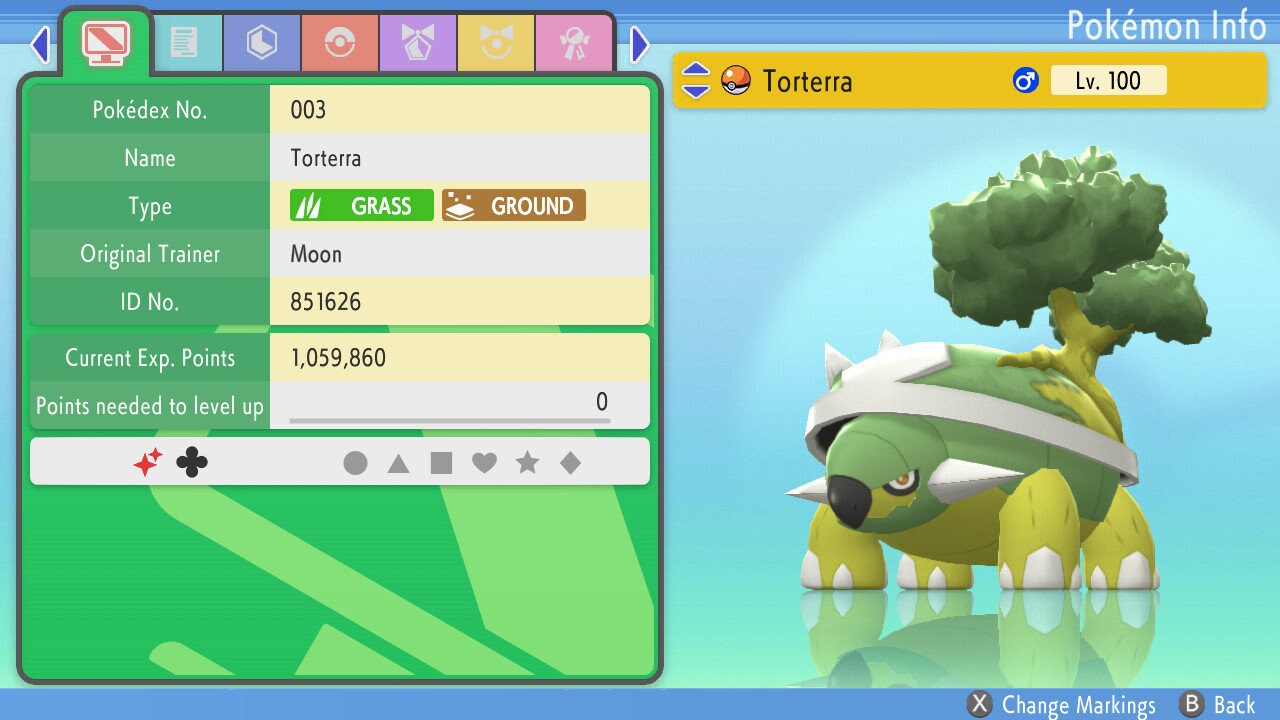Click the left arrow beside the tabs
The width and height of the screenshot is (1280, 720).
40,44
